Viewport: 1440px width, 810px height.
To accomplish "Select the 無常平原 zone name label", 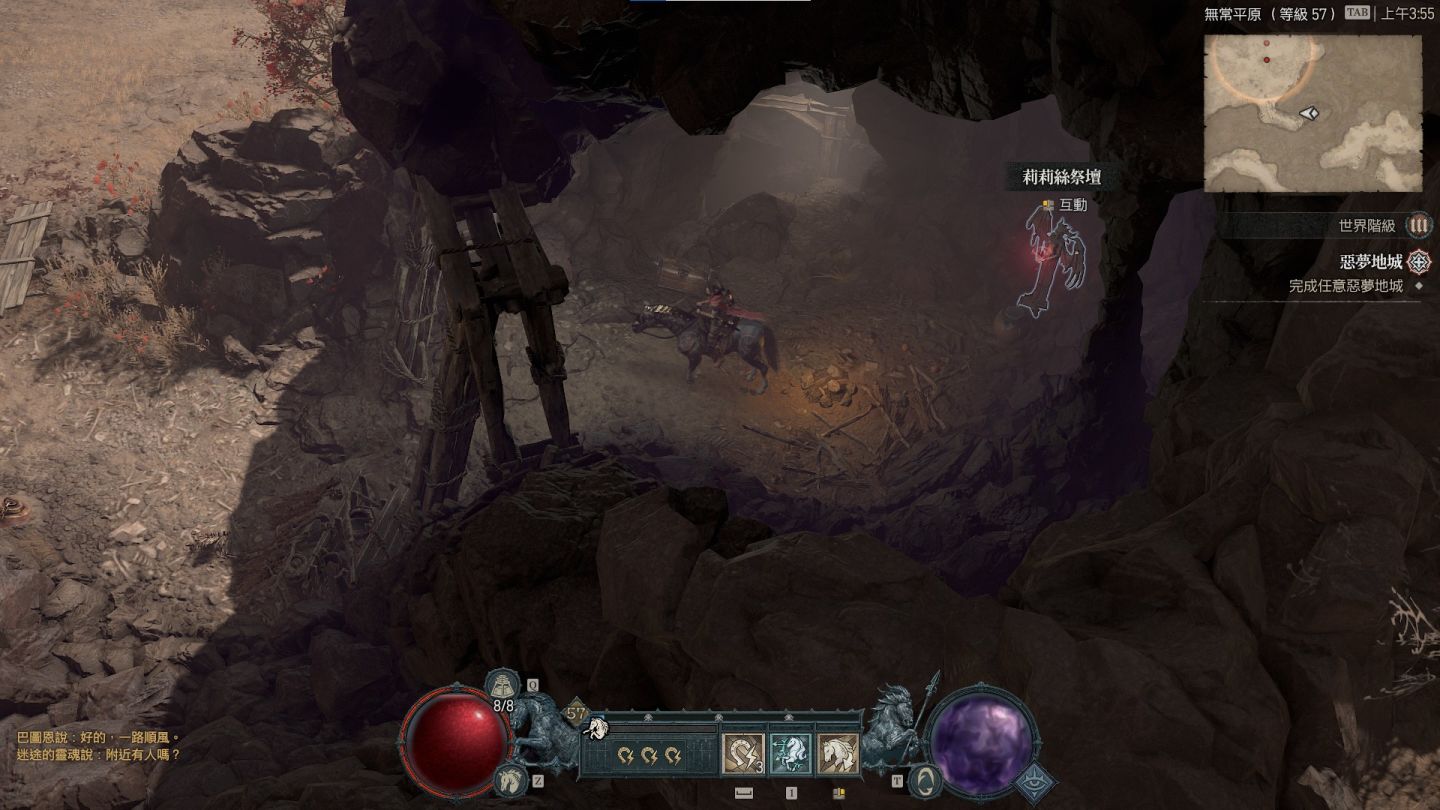I will (x=1237, y=14).
